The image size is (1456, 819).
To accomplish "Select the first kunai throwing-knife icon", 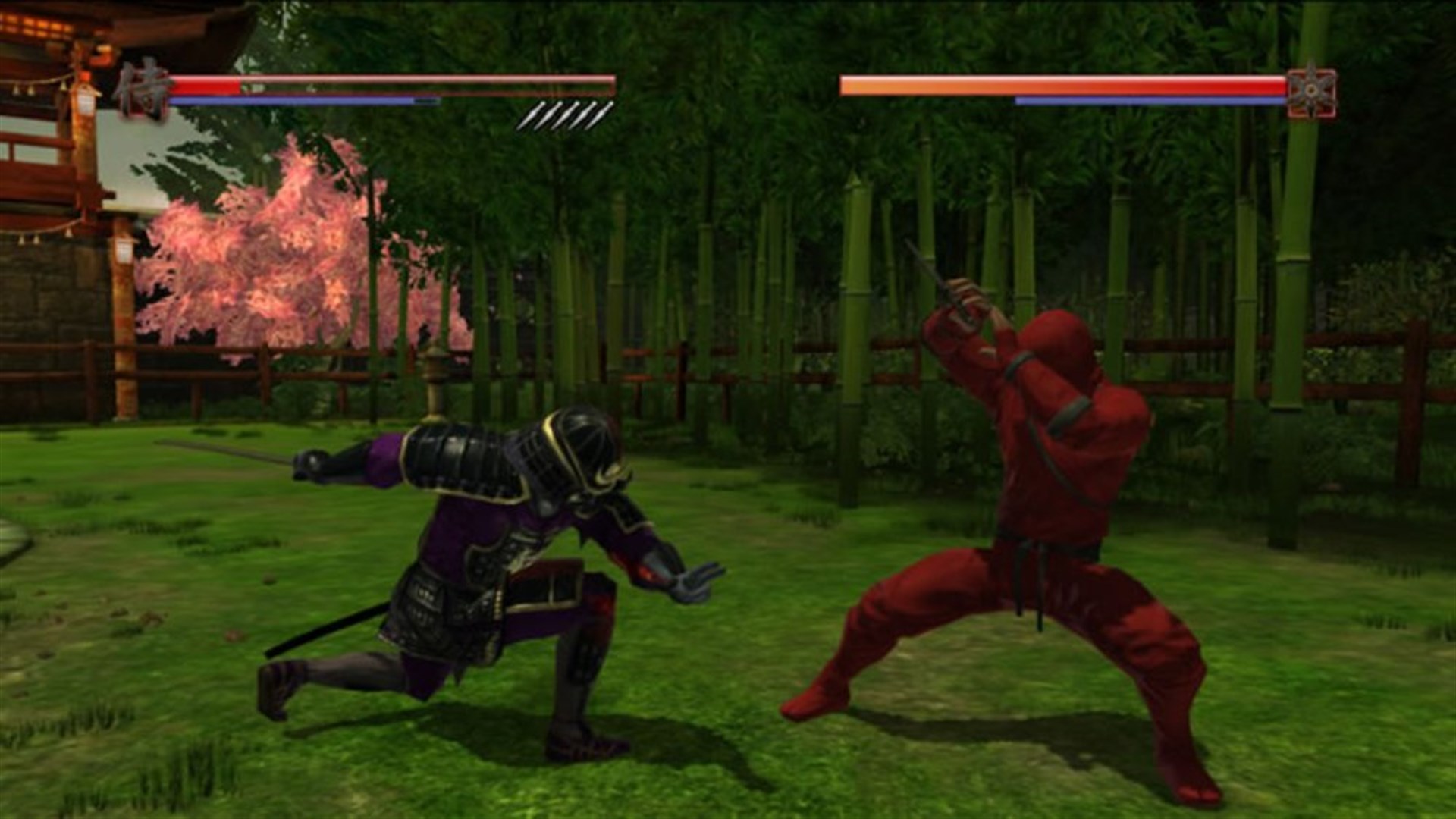I will (531, 115).
